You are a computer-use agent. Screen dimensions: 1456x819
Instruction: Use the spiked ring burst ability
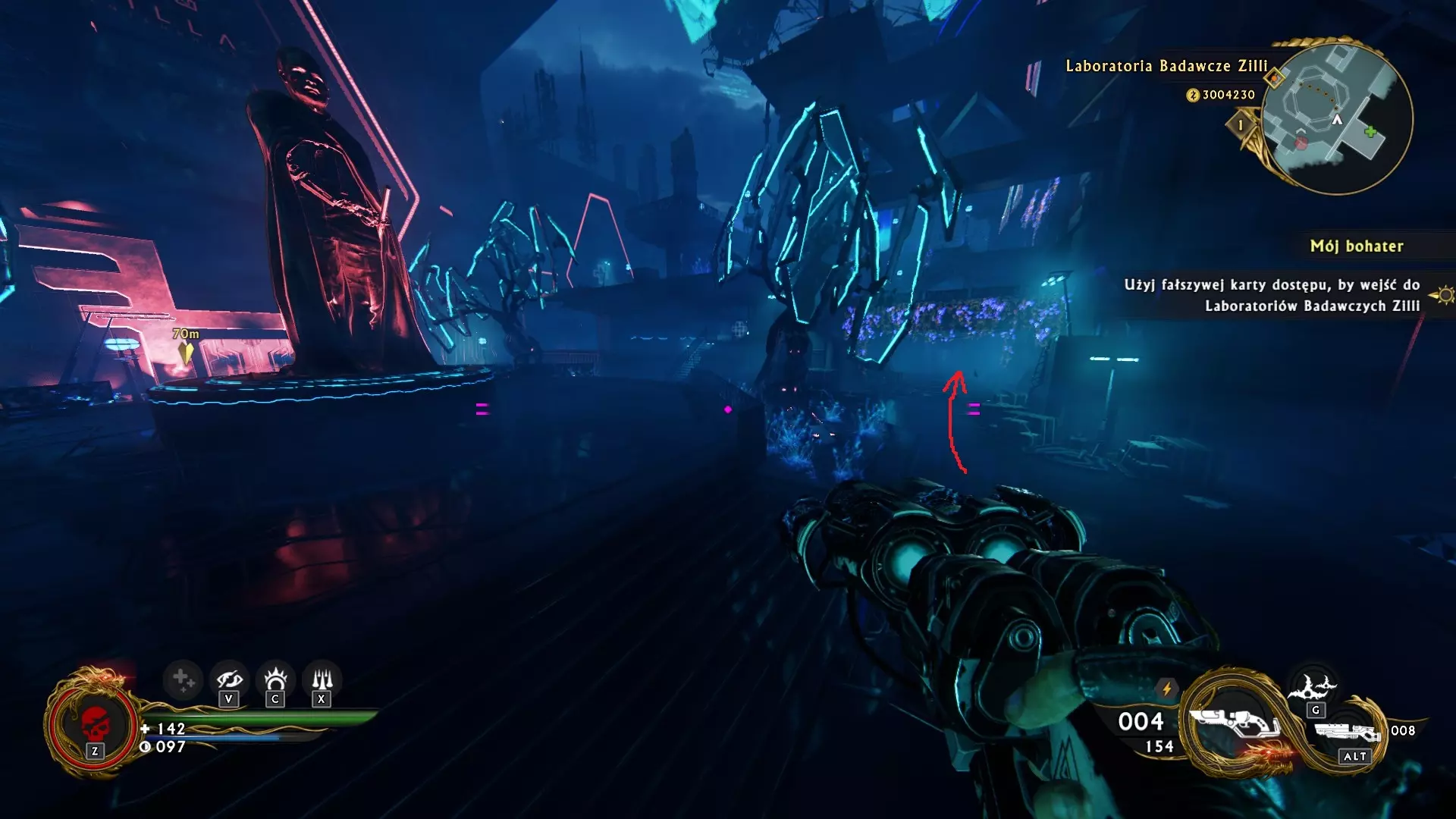coord(275,678)
